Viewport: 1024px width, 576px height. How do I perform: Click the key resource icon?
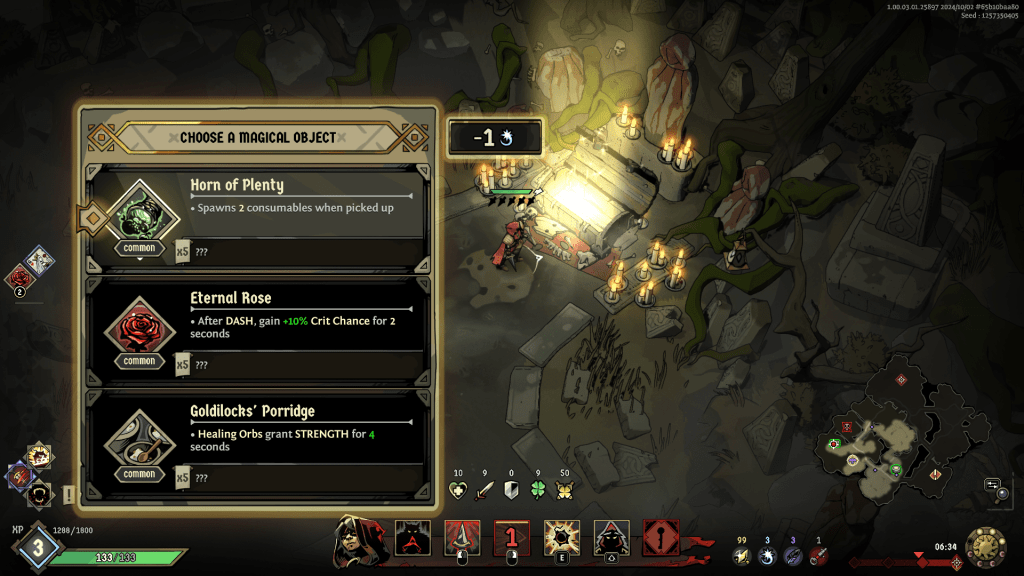819,555
